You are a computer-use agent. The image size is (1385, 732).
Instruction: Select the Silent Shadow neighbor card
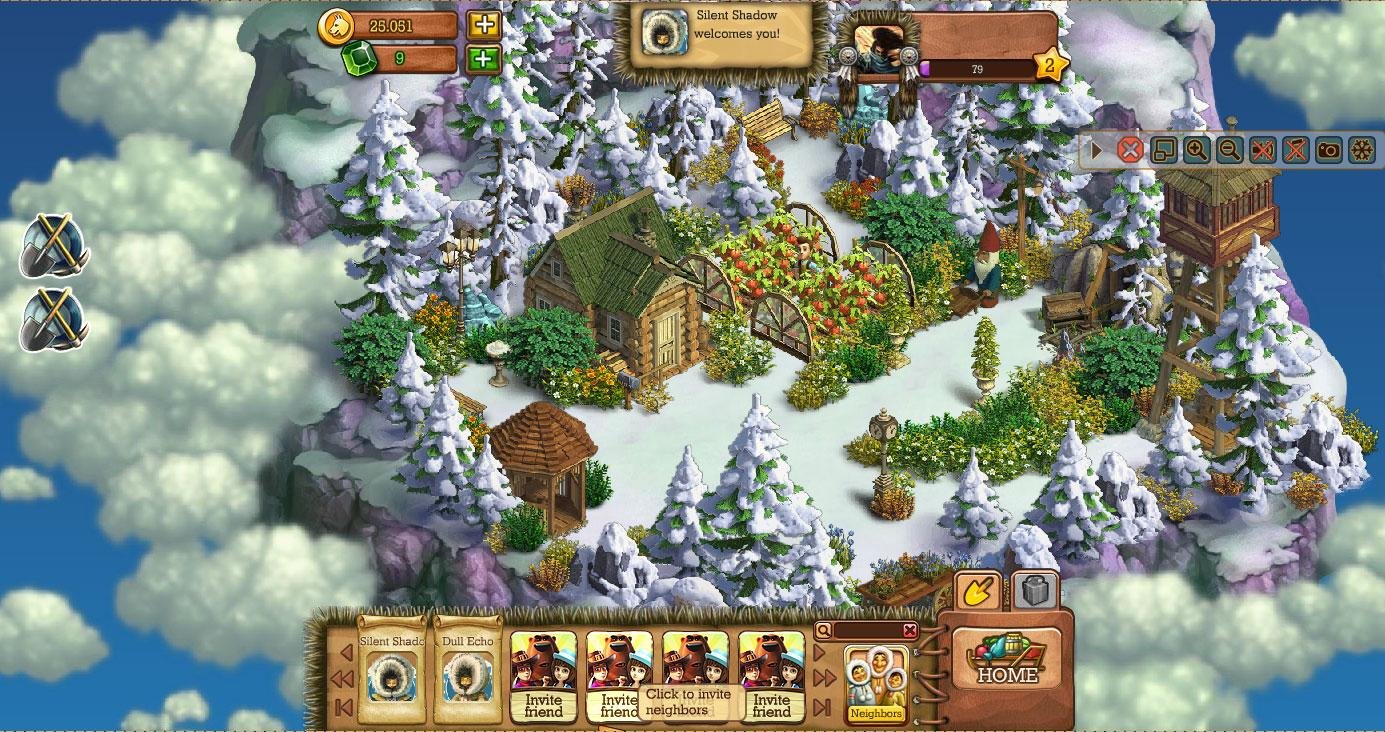tap(391, 669)
